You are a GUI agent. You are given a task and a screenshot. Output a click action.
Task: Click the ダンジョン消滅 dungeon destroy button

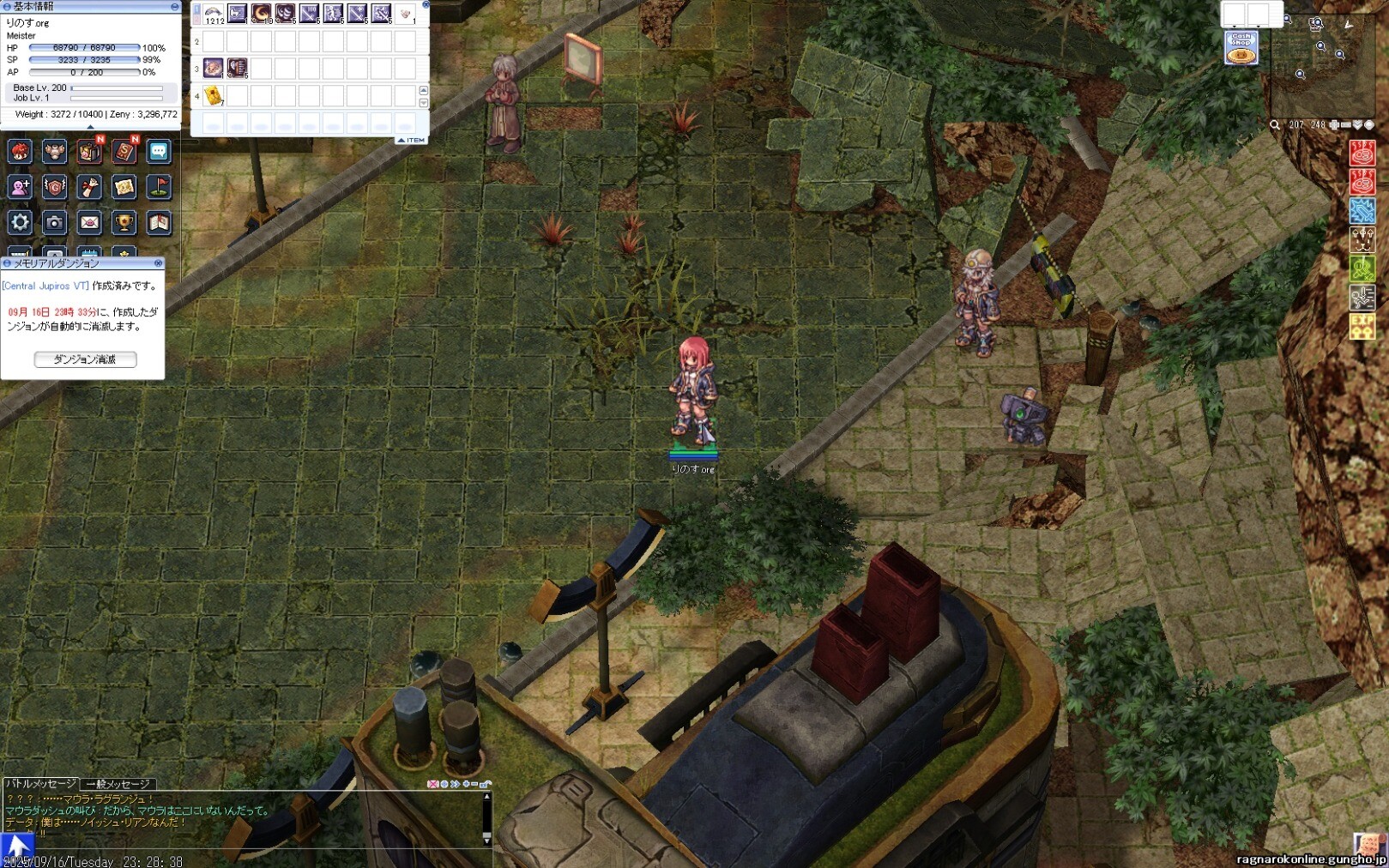(x=85, y=359)
